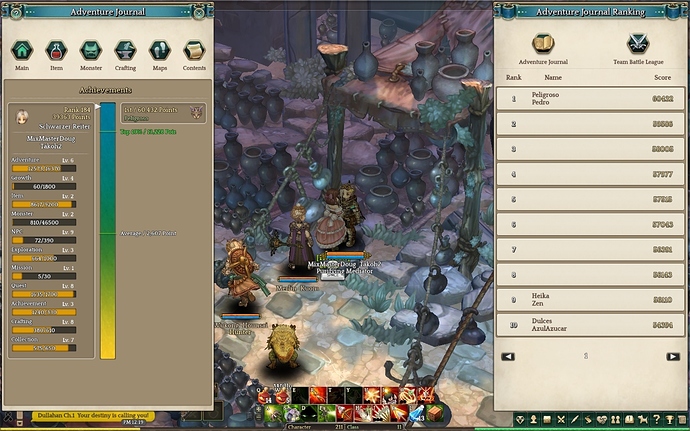This screenshot has width=690, height=431.
Task: Select the Monster journal tab
Action: click(x=91, y=52)
